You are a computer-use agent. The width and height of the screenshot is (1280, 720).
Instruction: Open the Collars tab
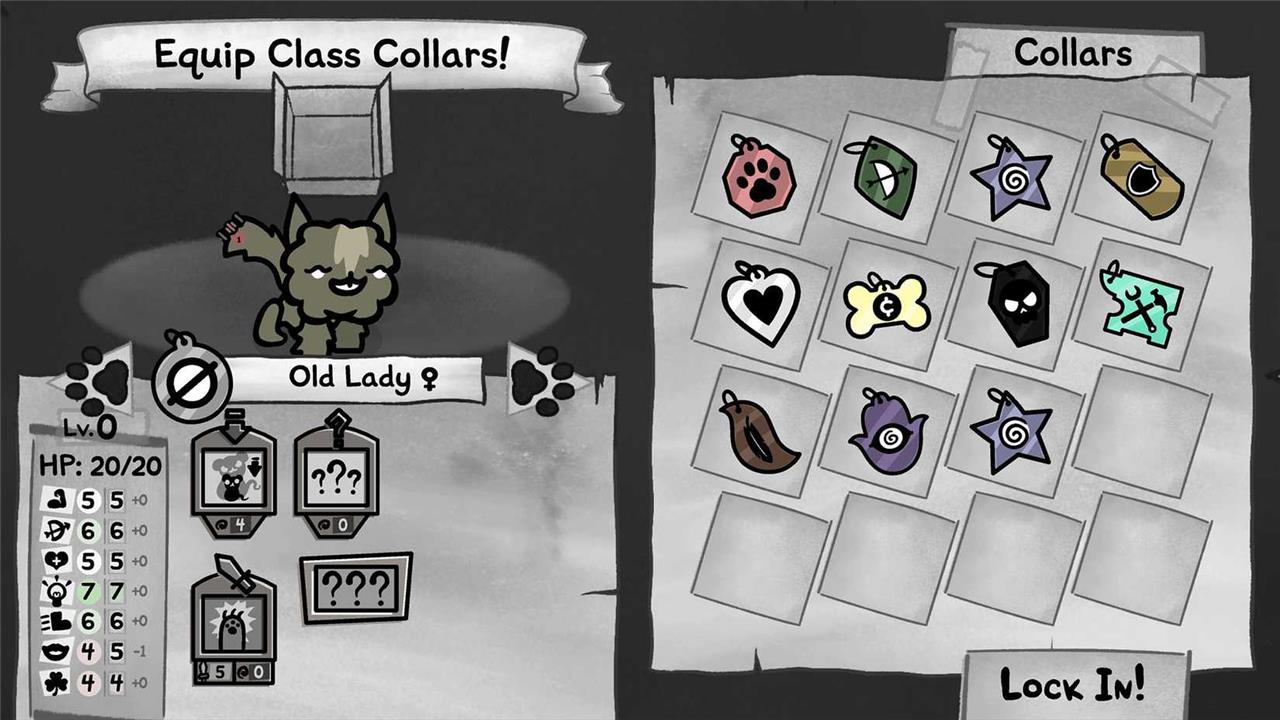pyautogui.click(x=1072, y=53)
